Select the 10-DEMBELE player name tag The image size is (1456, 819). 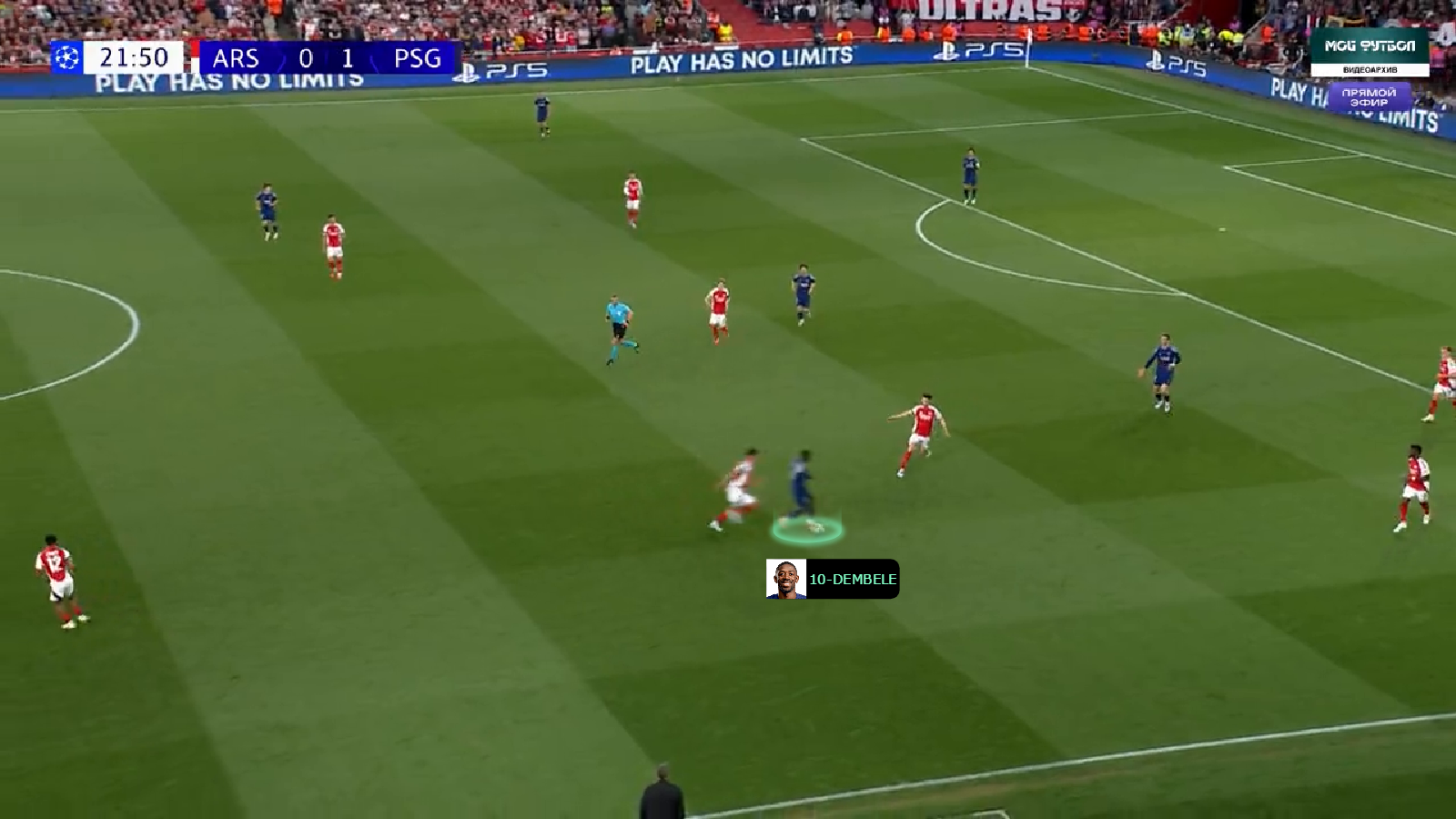coord(833,579)
